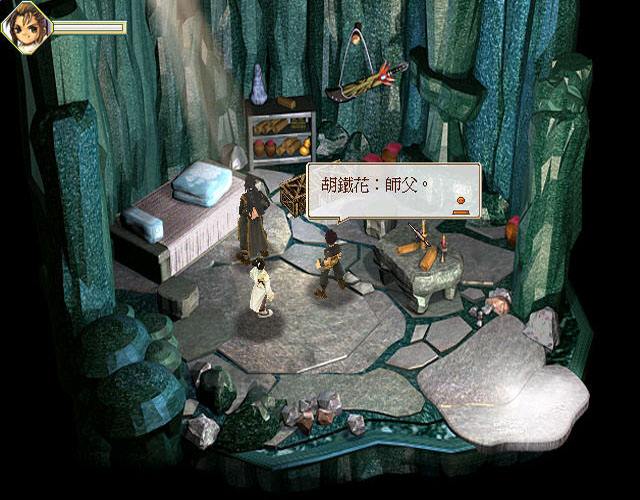The width and height of the screenshot is (640, 500).
Task: Click the hero portrait in the HUD
Action: [25, 25]
